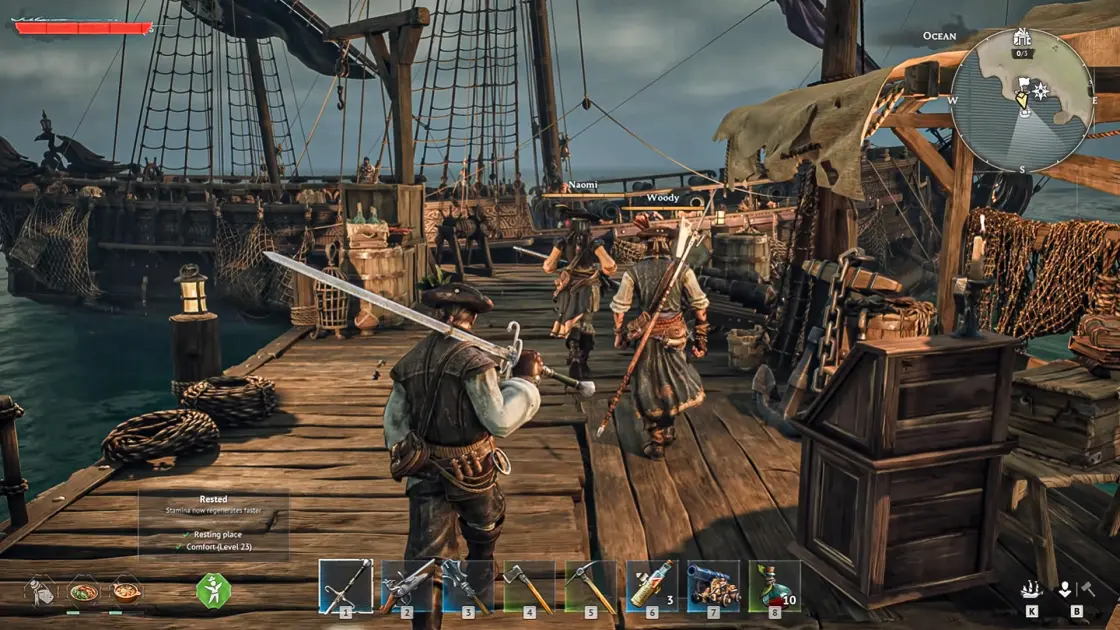Choose the spiked mace hotbar slot

tap(468, 585)
